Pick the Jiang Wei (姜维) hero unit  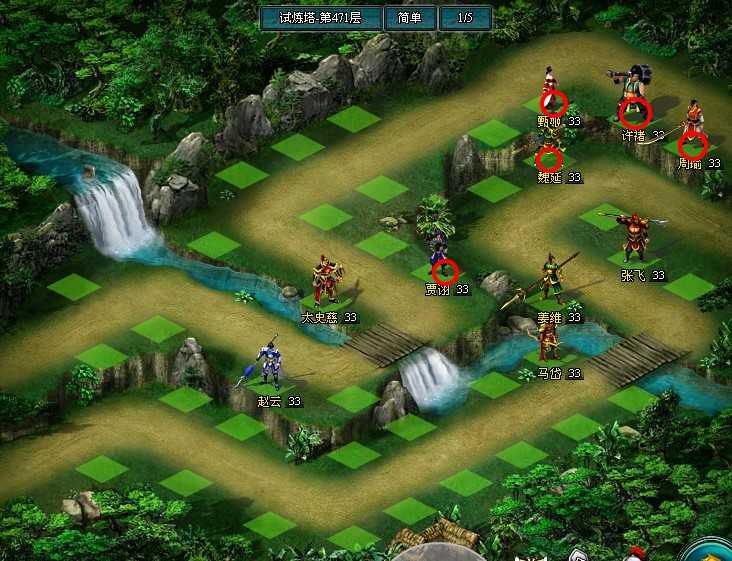(x=549, y=279)
